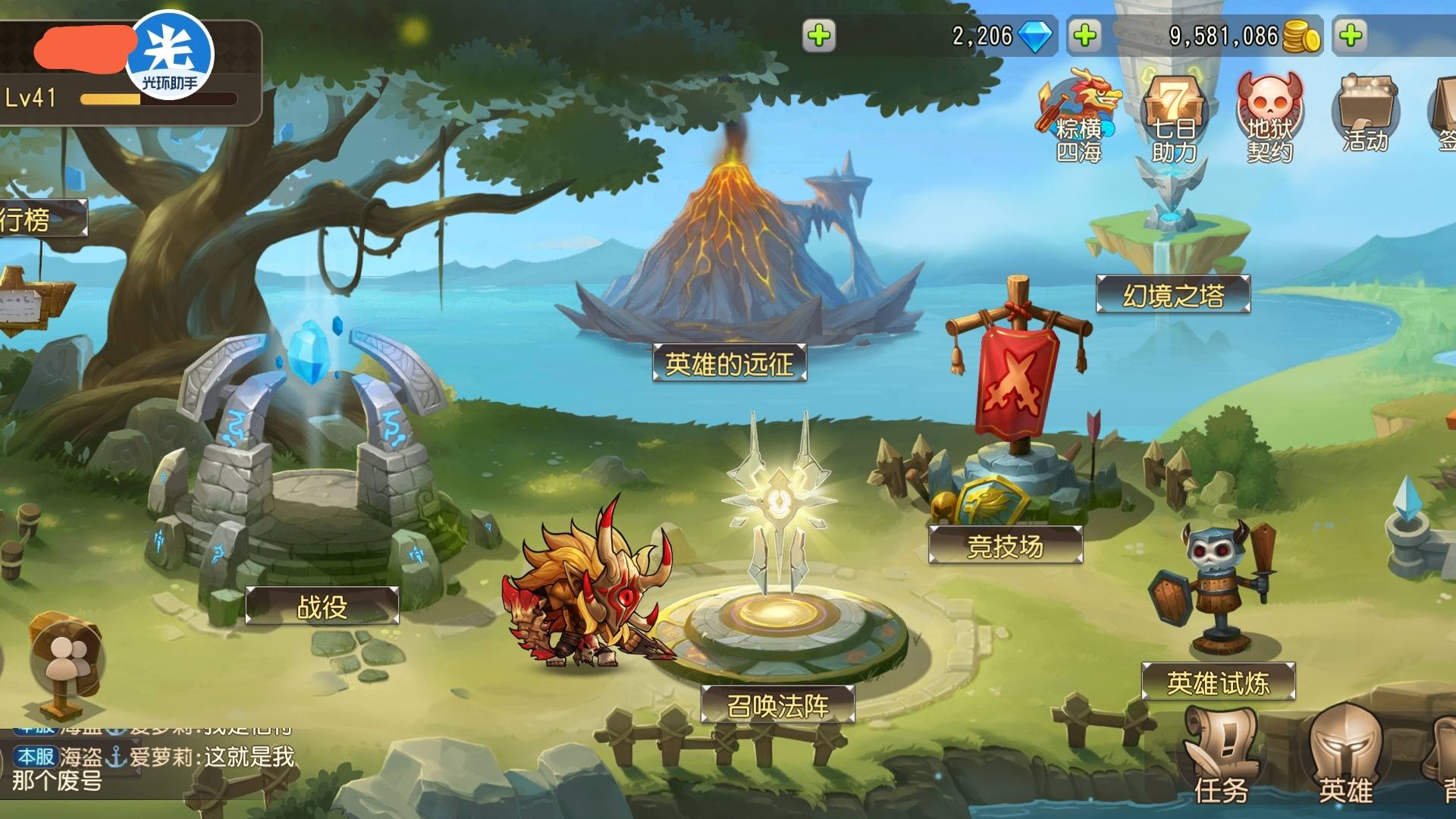The width and height of the screenshot is (1456, 819).
Task: Open the 战役 campaign portal
Action: pos(322,605)
